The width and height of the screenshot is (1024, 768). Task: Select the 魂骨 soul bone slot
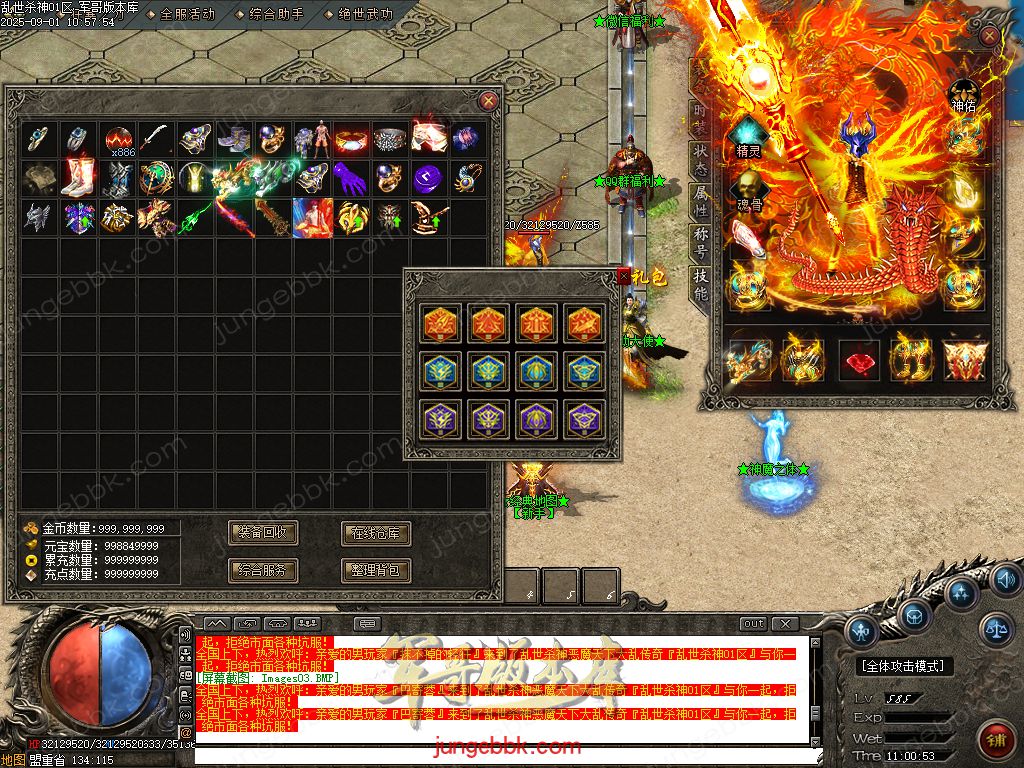748,190
